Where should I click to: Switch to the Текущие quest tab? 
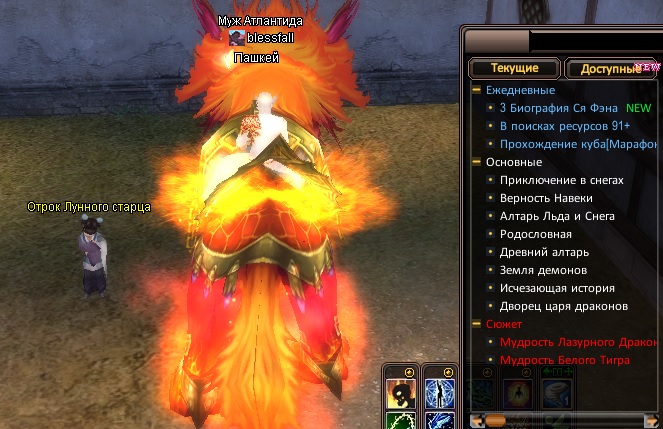(x=514, y=69)
